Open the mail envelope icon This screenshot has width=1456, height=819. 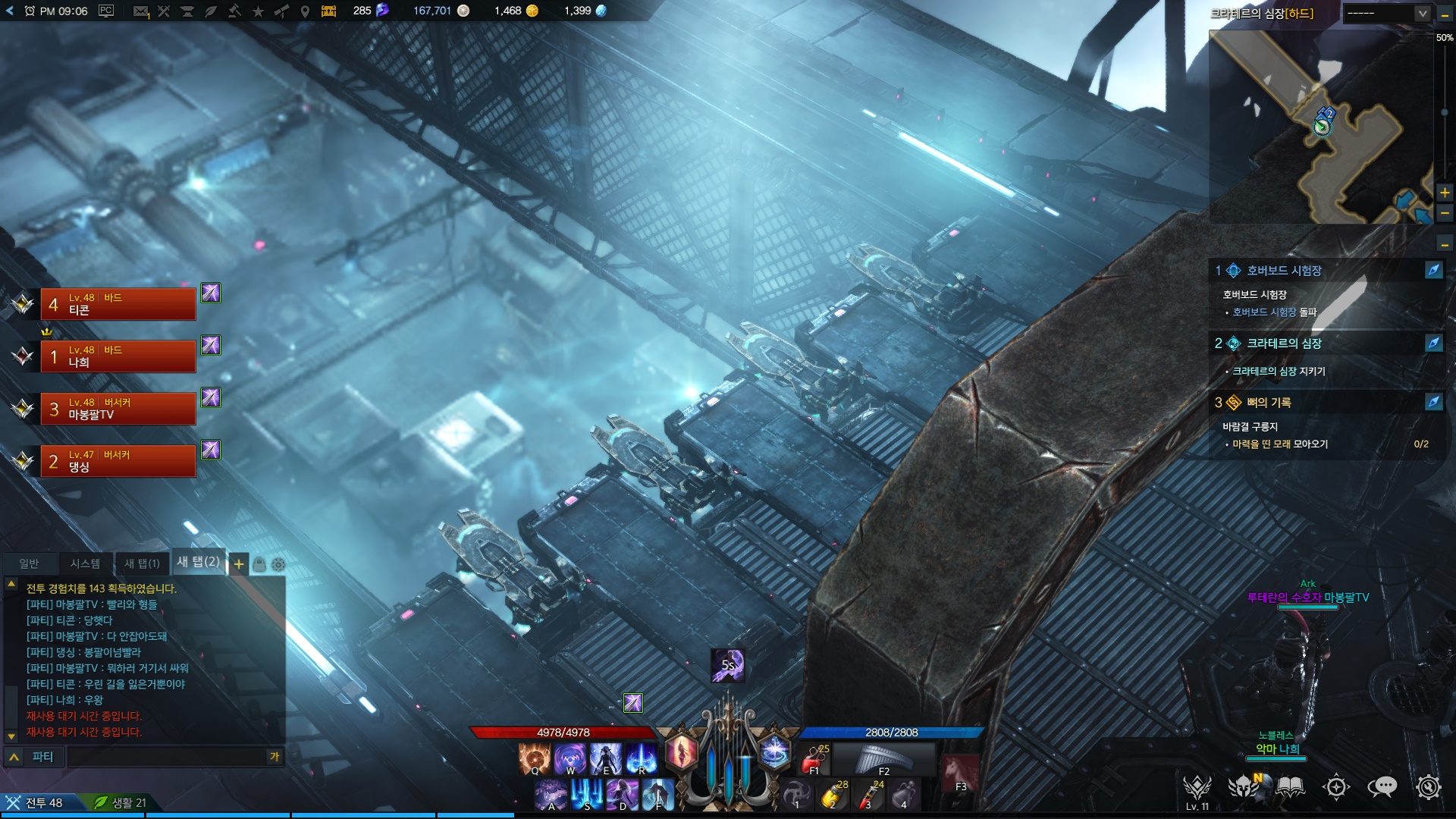coord(140,11)
